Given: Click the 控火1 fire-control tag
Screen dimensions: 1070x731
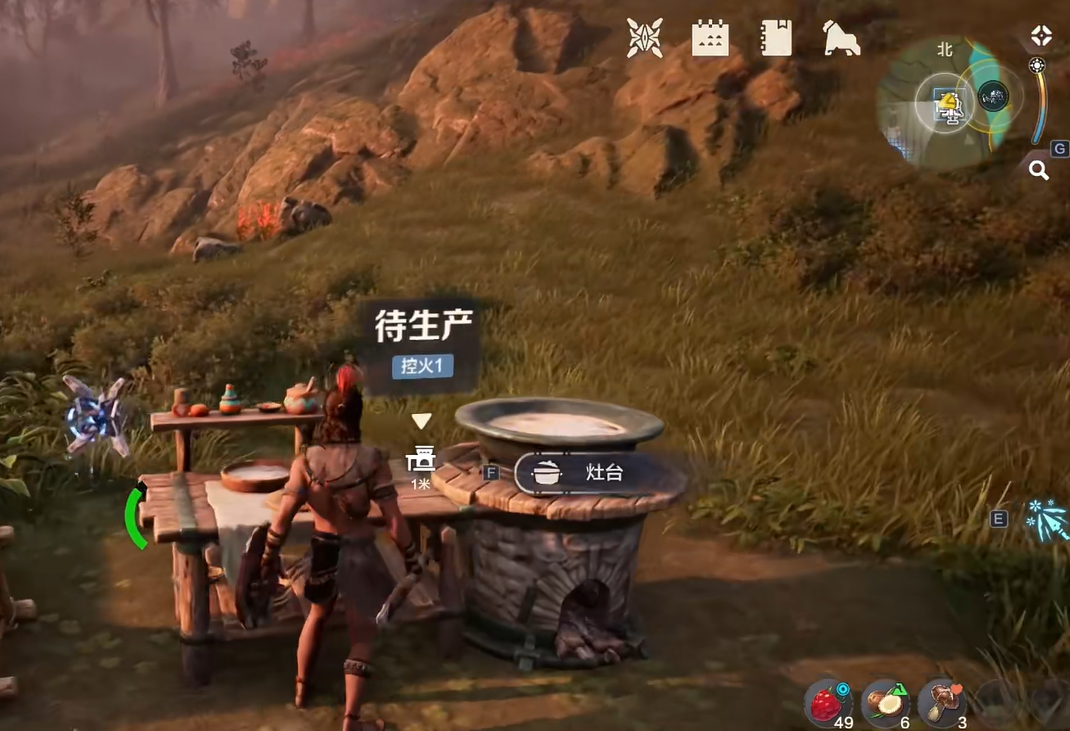Looking at the screenshot, I should click(422, 366).
